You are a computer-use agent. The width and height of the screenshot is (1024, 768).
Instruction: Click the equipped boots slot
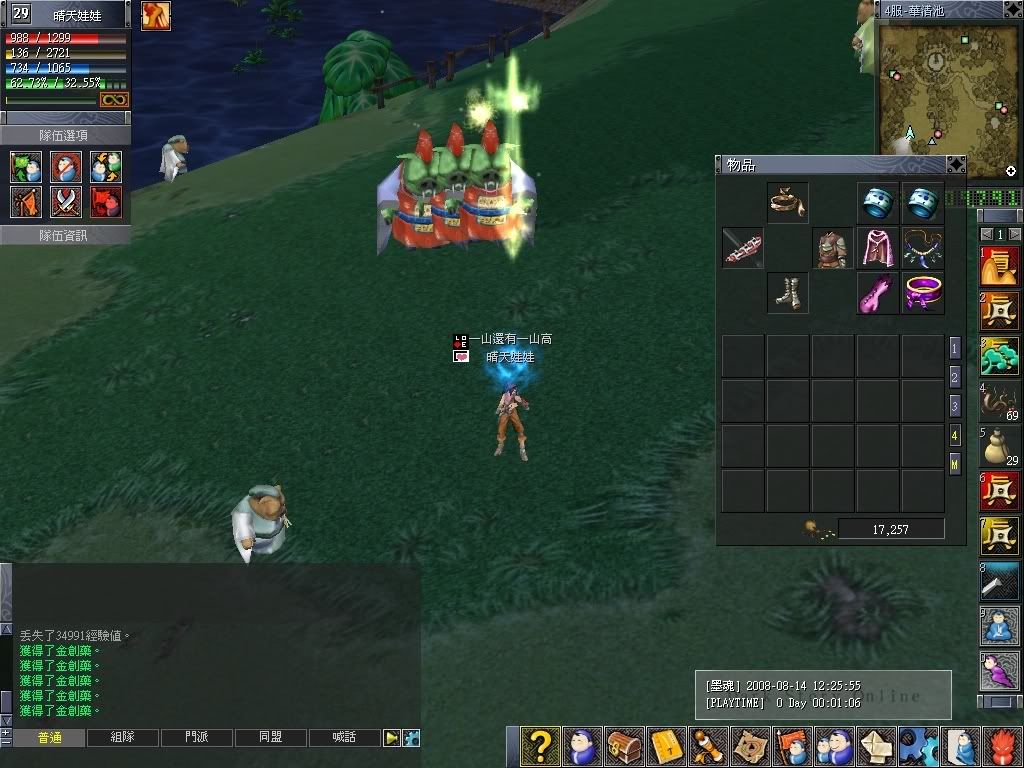tap(788, 293)
